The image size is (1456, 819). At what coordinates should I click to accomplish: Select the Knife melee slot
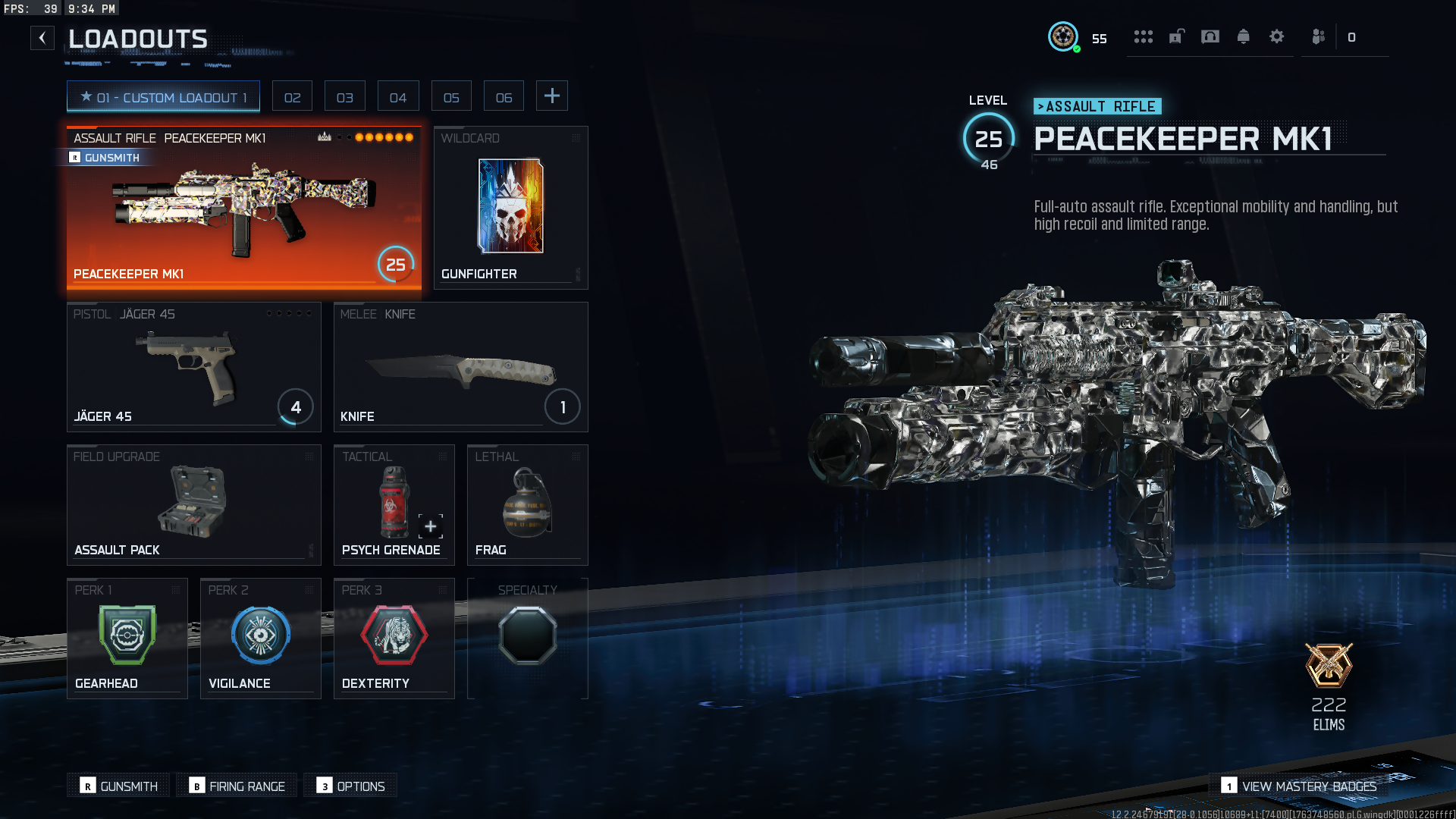(x=460, y=367)
